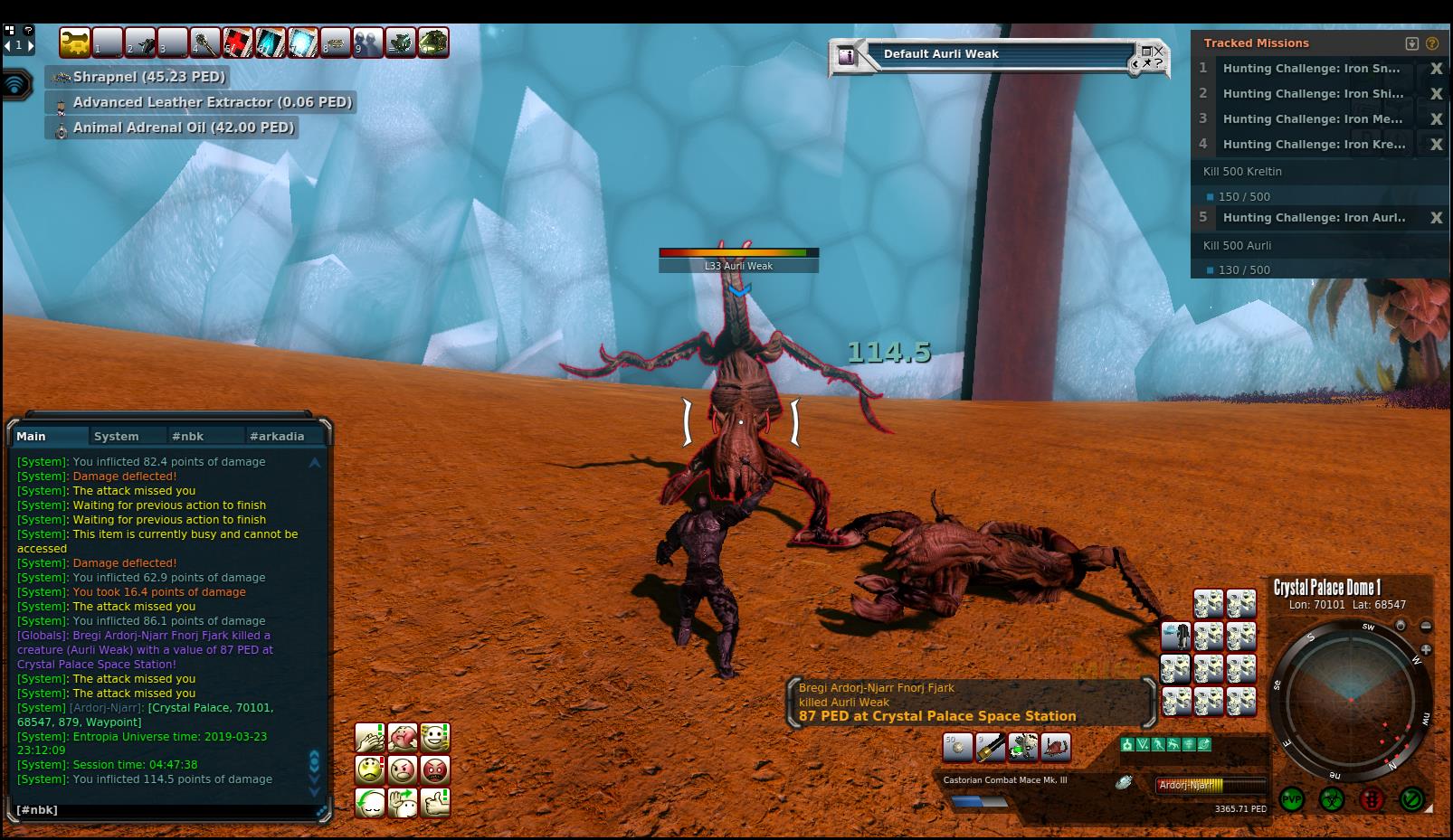Image resolution: width=1453 pixels, height=840 pixels.
Task: Click the Shrapnel loot entry
Action: point(148,77)
